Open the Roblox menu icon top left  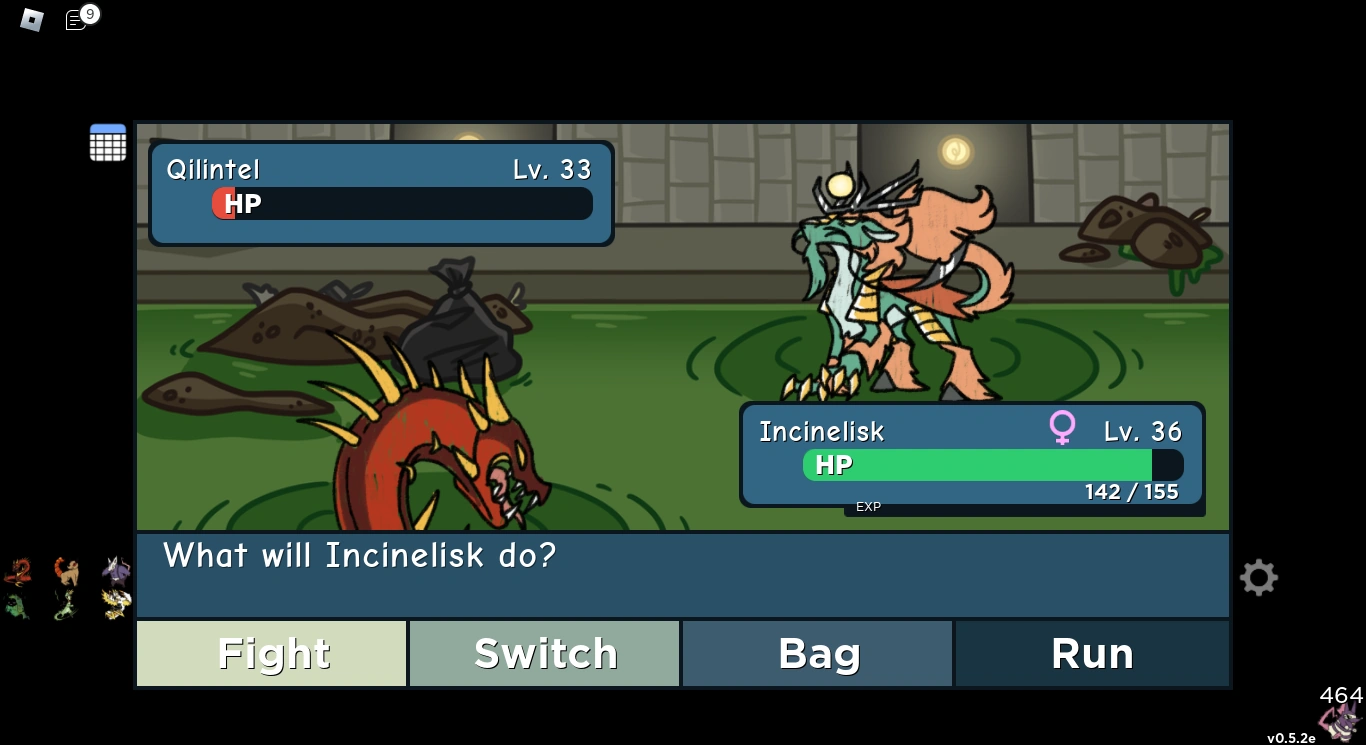30,19
